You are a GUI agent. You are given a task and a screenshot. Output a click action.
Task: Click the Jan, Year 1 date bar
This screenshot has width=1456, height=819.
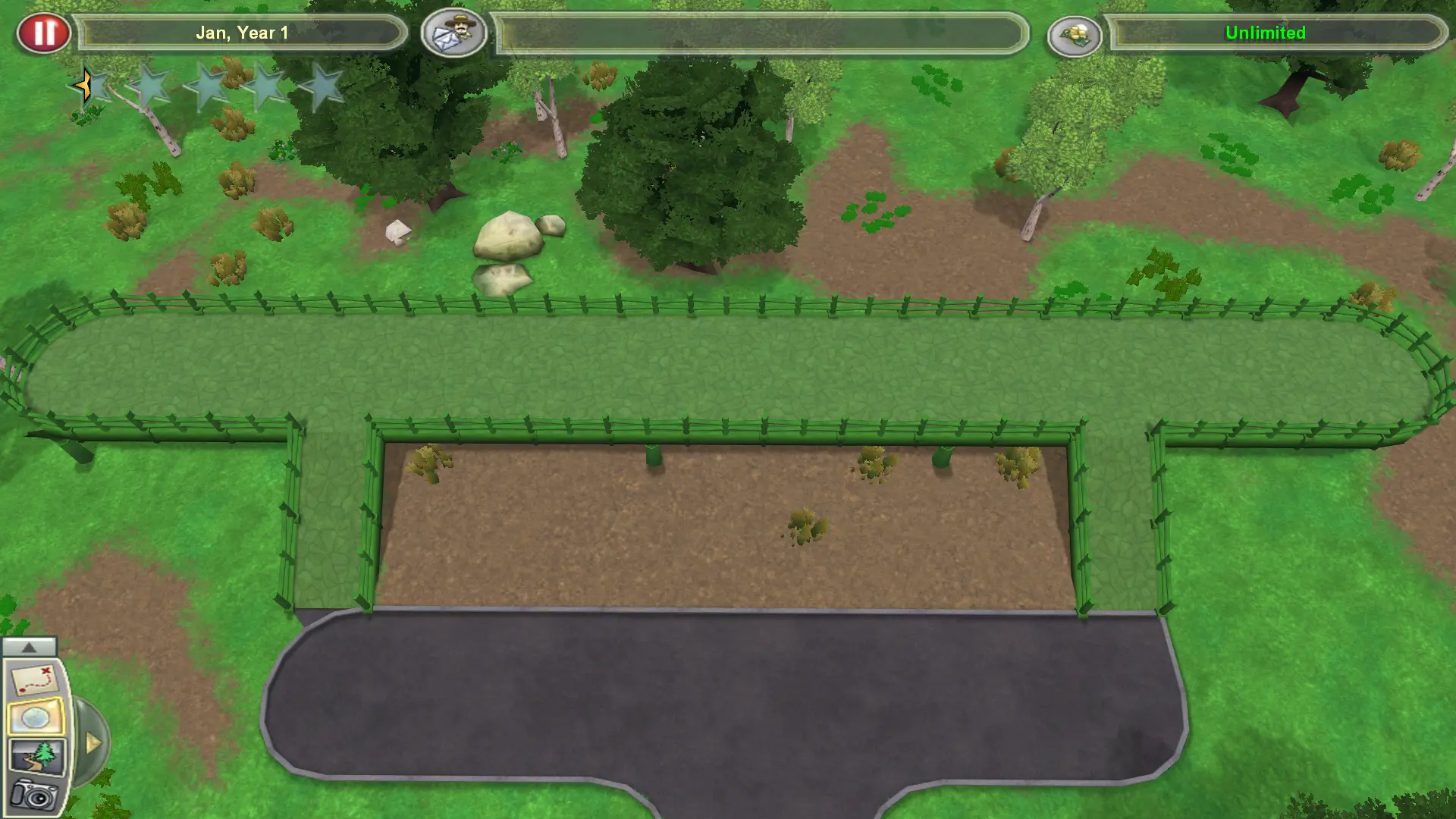[x=241, y=33]
